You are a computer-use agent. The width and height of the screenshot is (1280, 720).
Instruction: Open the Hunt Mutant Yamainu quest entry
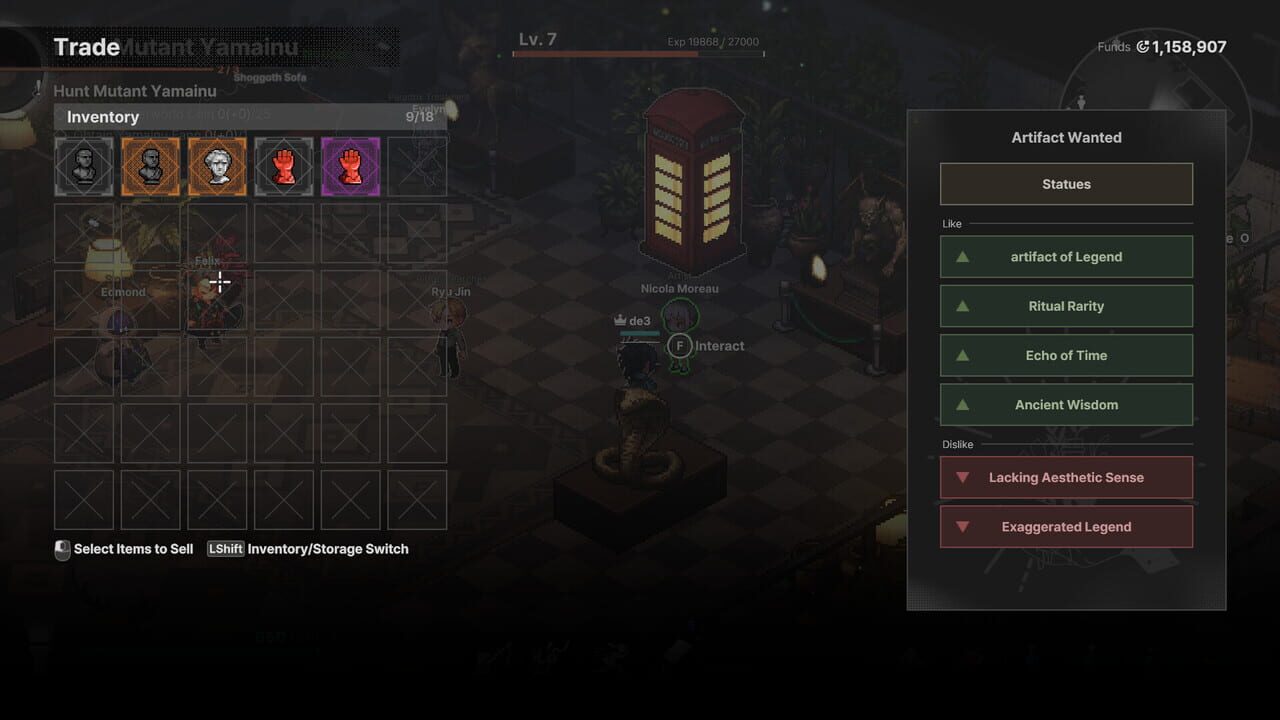135,91
